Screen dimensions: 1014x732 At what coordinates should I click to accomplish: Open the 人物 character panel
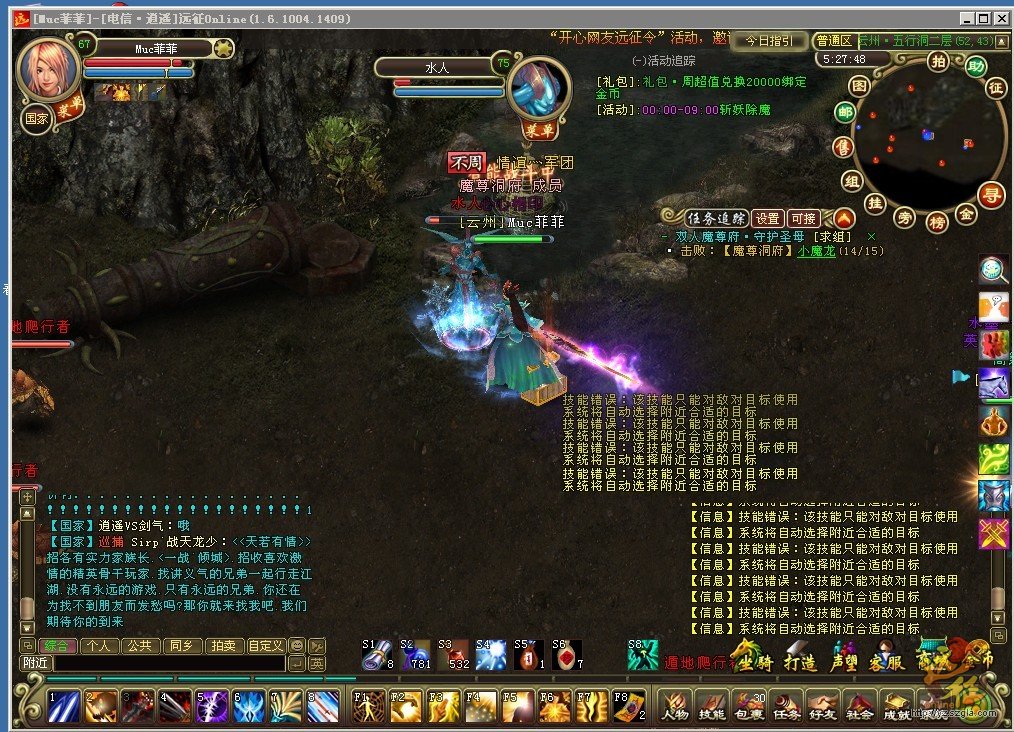point(674,706)
